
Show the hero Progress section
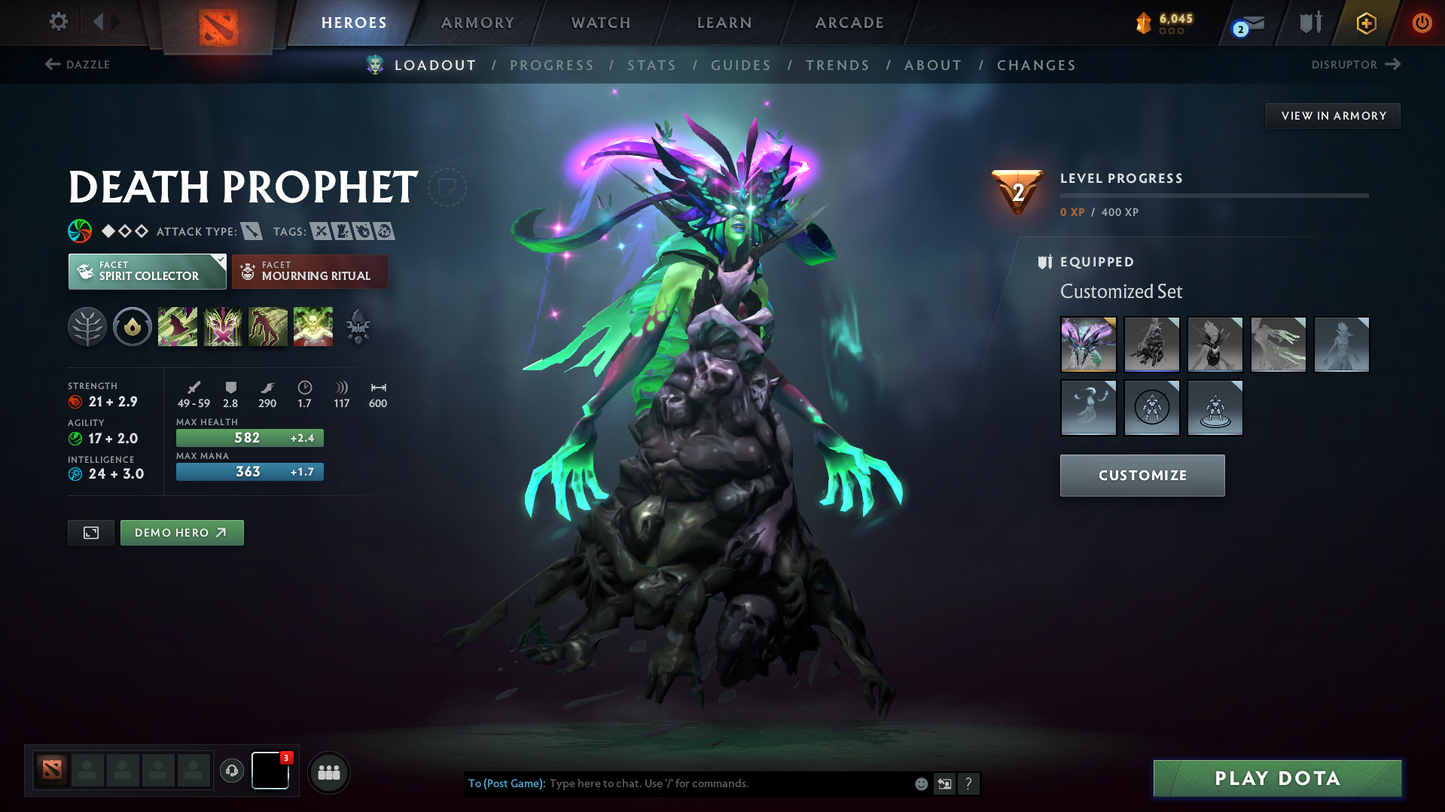pos(551,65)
